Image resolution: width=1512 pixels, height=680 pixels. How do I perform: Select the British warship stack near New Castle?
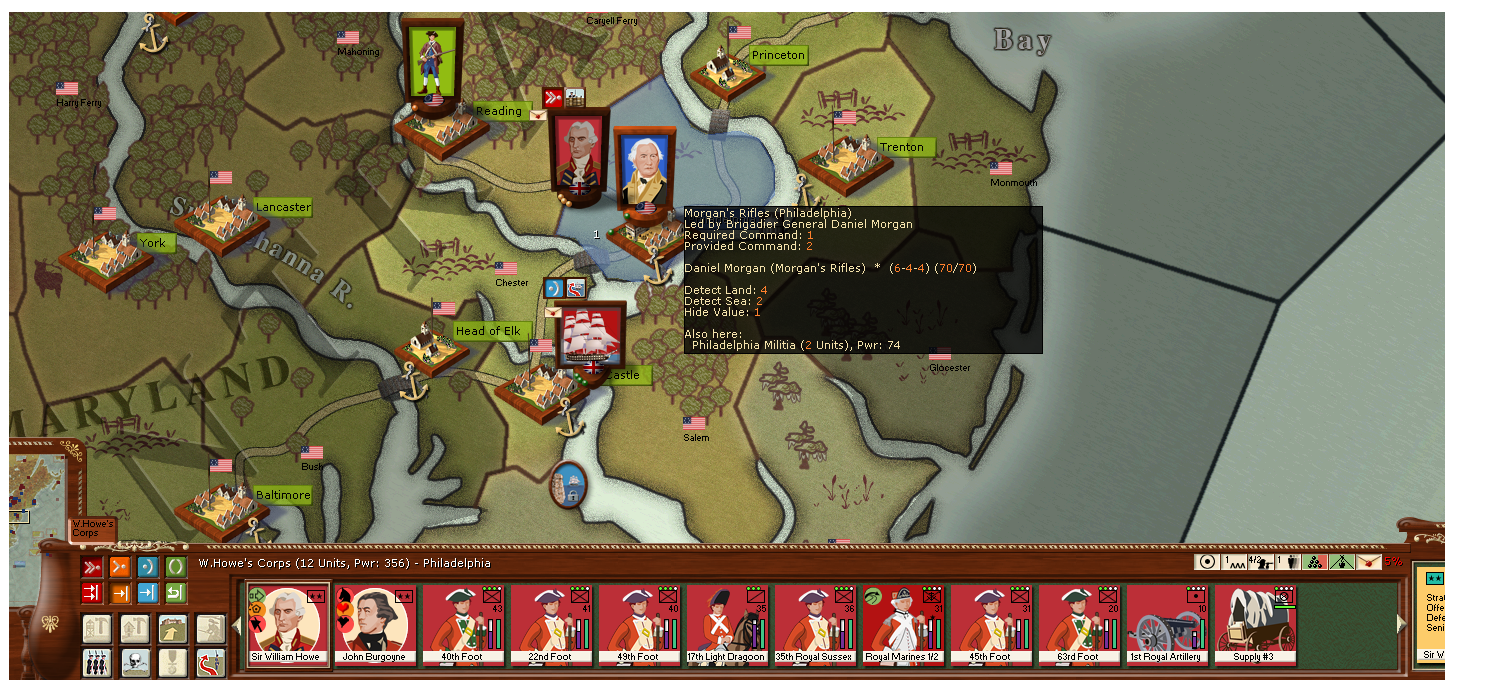590,335
